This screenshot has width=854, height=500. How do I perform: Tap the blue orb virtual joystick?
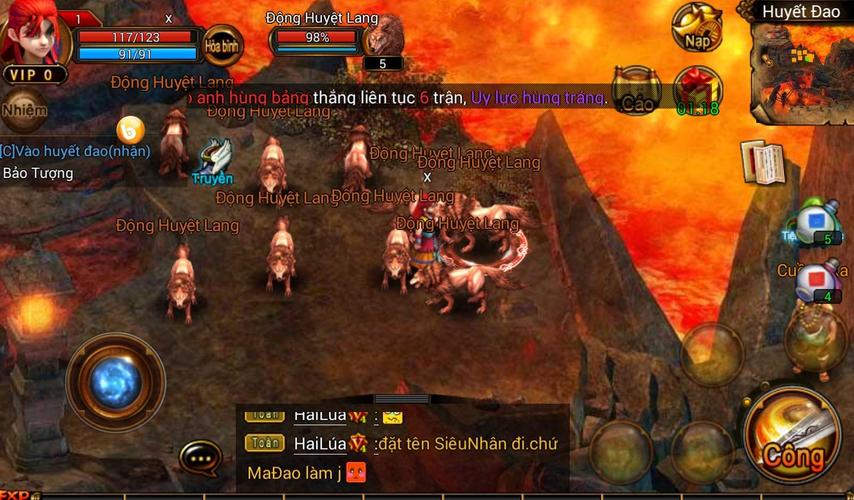[115, 382]
